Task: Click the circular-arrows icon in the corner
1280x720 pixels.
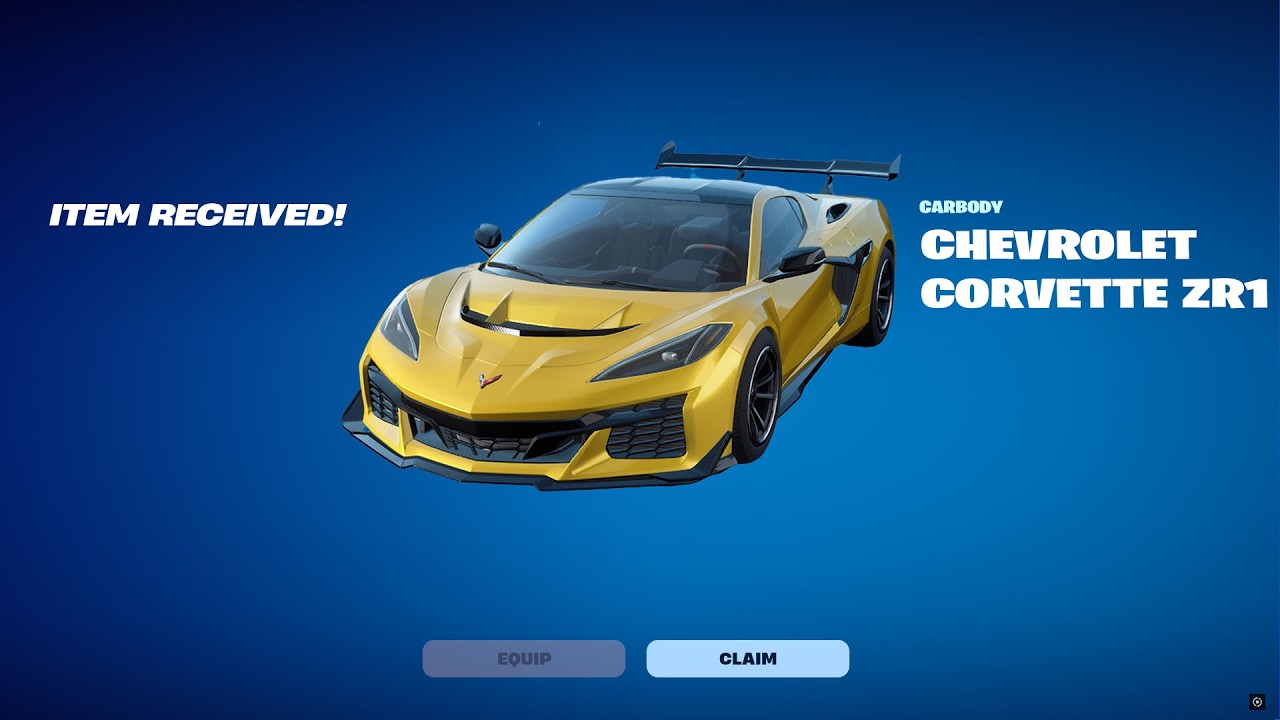Action: pyautogui.click(x=1257, y=702)
